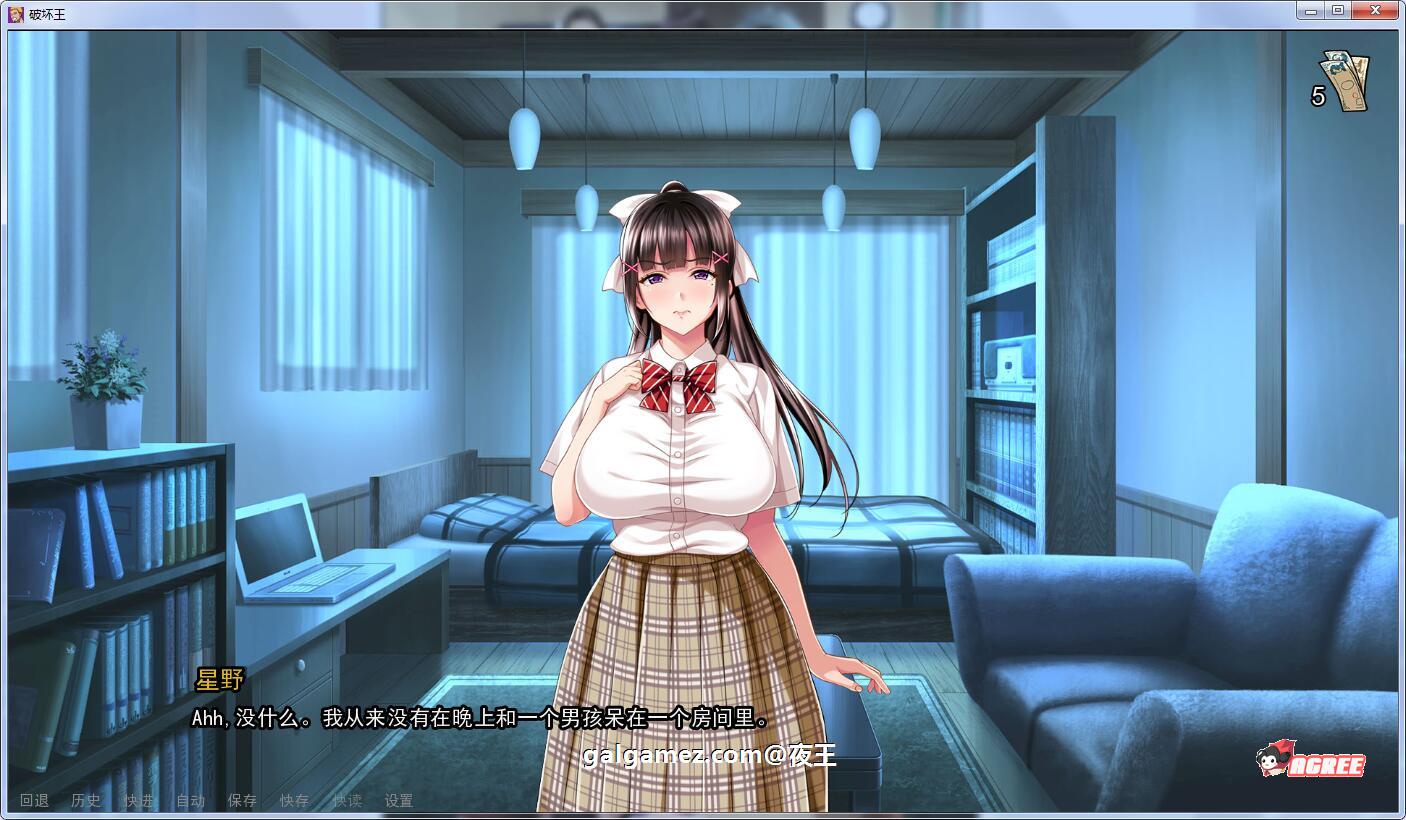Click the galgamez.com@夜王 watermark

point(710,755)
